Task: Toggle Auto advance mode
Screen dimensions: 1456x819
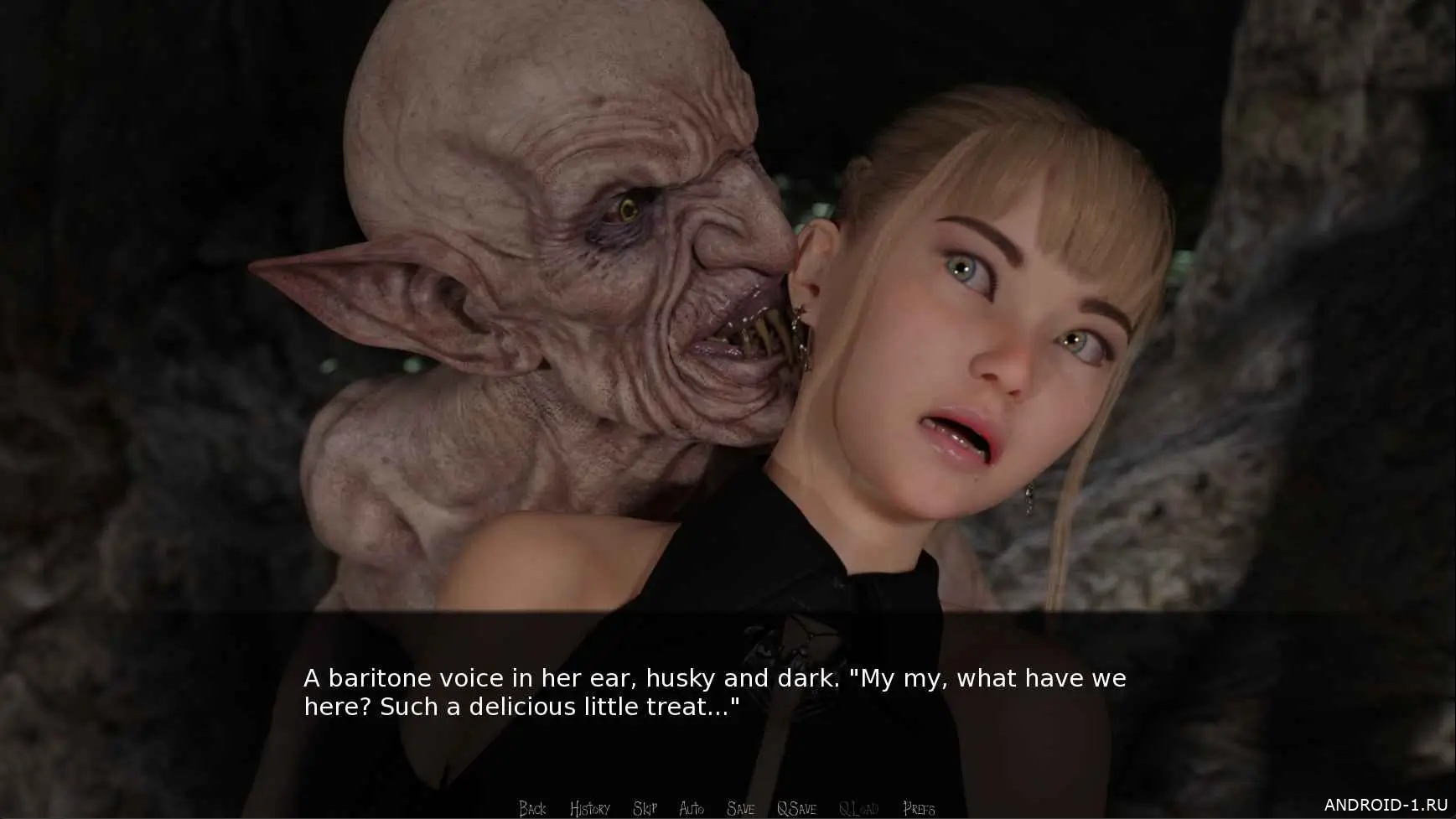Action: (x=692, y=808)
